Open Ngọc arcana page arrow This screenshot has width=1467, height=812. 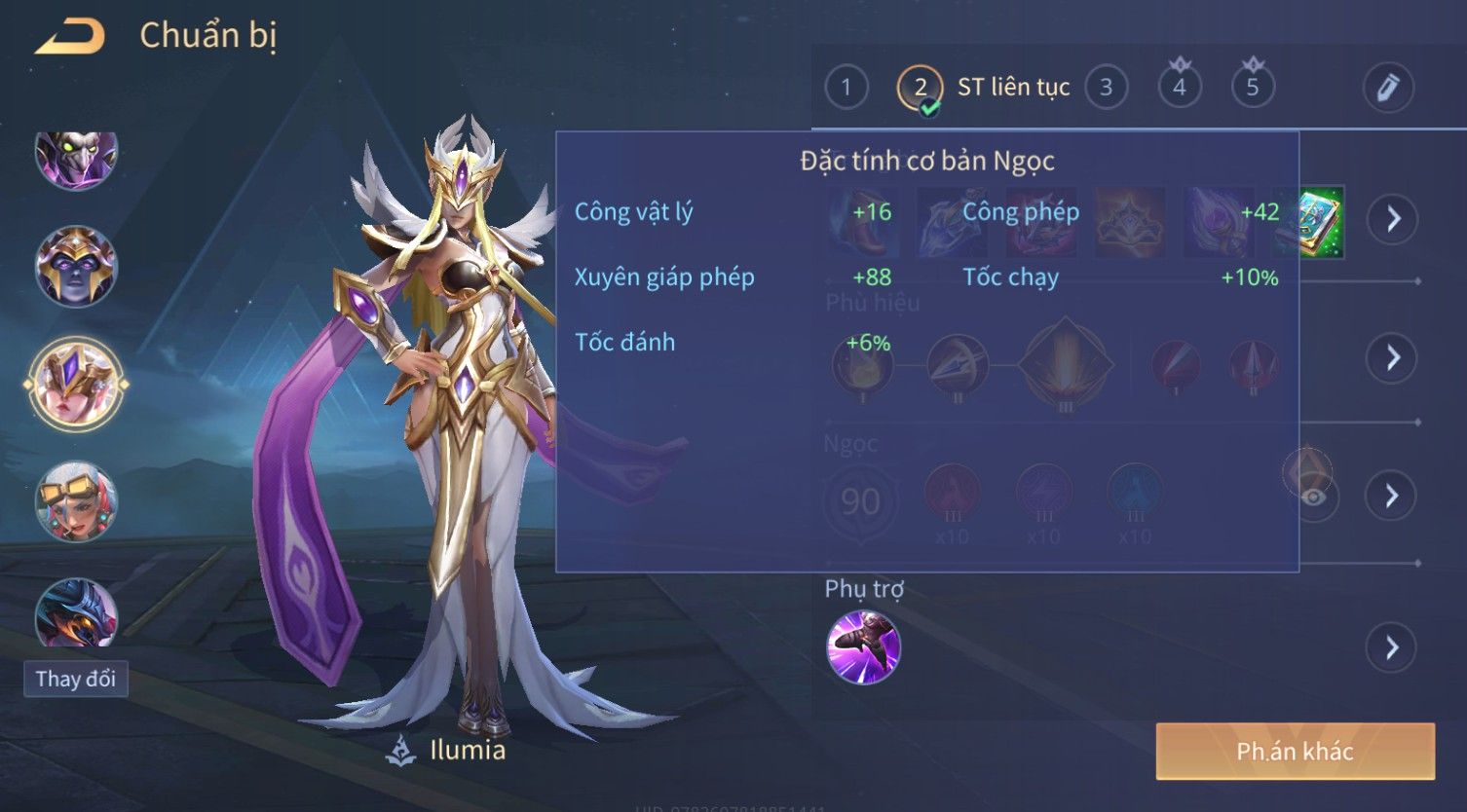1393,496
